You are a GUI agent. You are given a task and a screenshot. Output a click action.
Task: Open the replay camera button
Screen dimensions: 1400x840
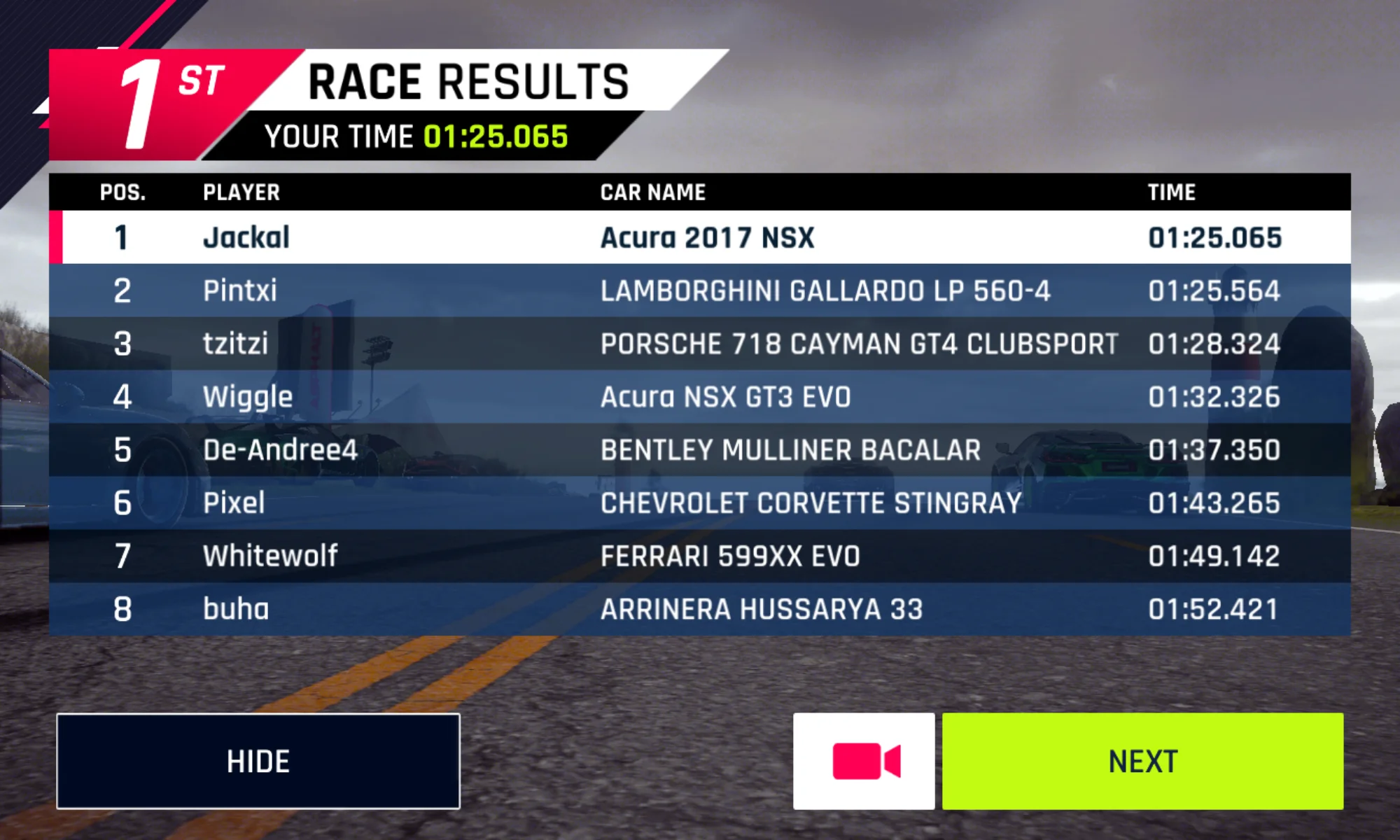pos(864,761)
